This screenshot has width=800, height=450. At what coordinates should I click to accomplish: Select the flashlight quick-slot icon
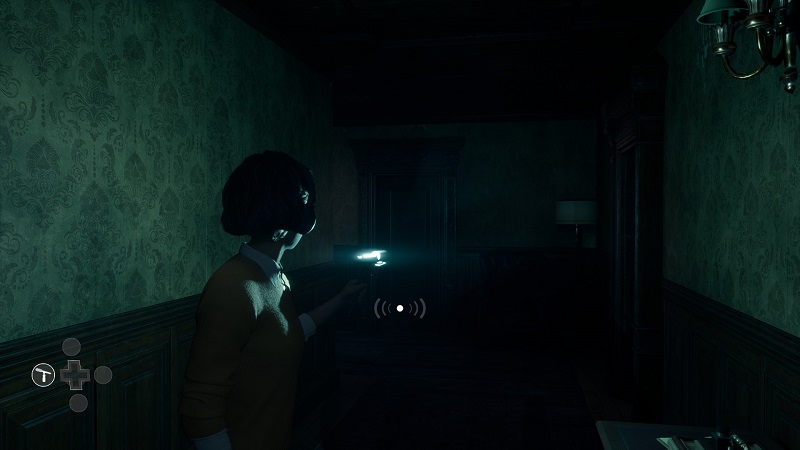point(42,375)
